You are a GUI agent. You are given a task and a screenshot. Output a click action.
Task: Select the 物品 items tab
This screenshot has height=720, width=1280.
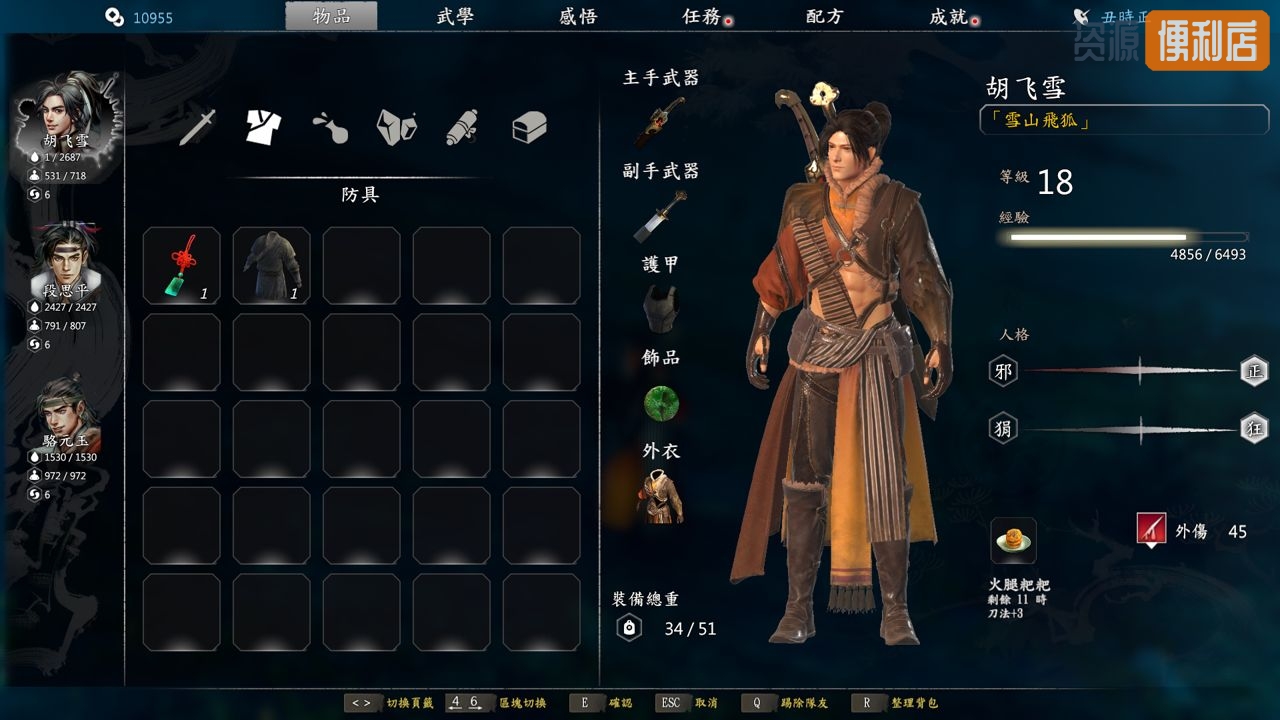331,17
